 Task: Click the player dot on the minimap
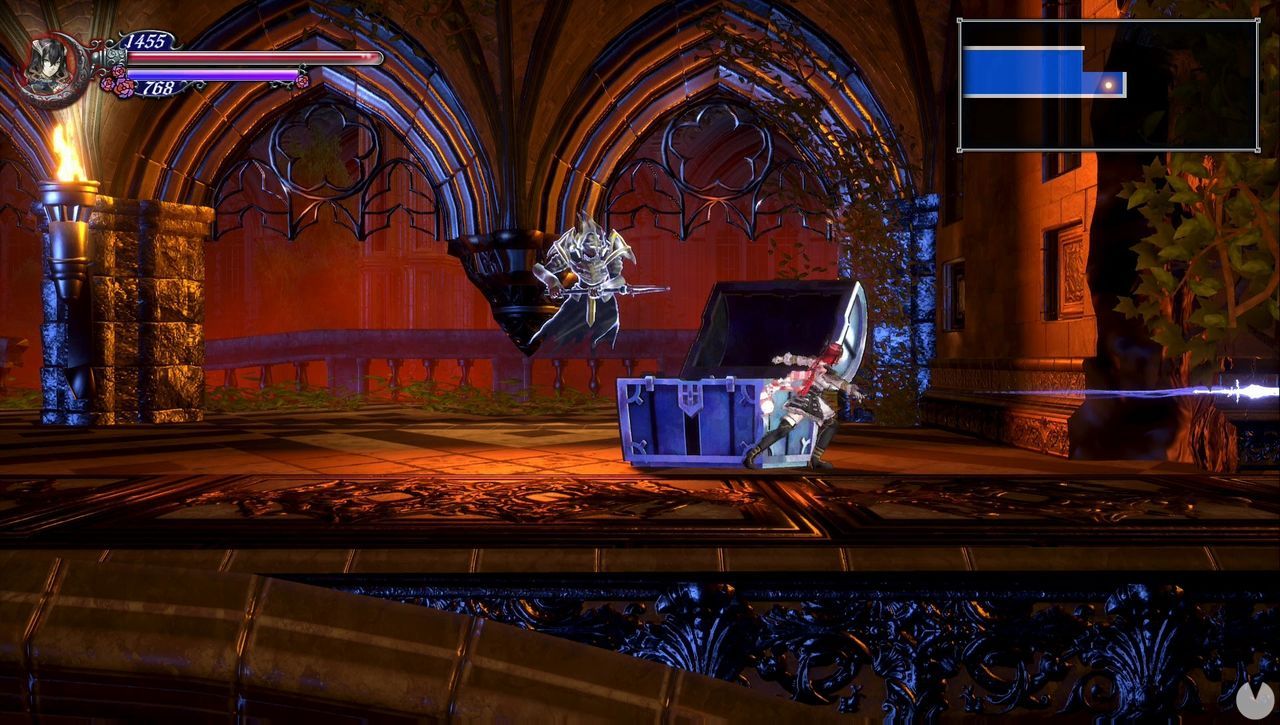[x=1109, y=83]
